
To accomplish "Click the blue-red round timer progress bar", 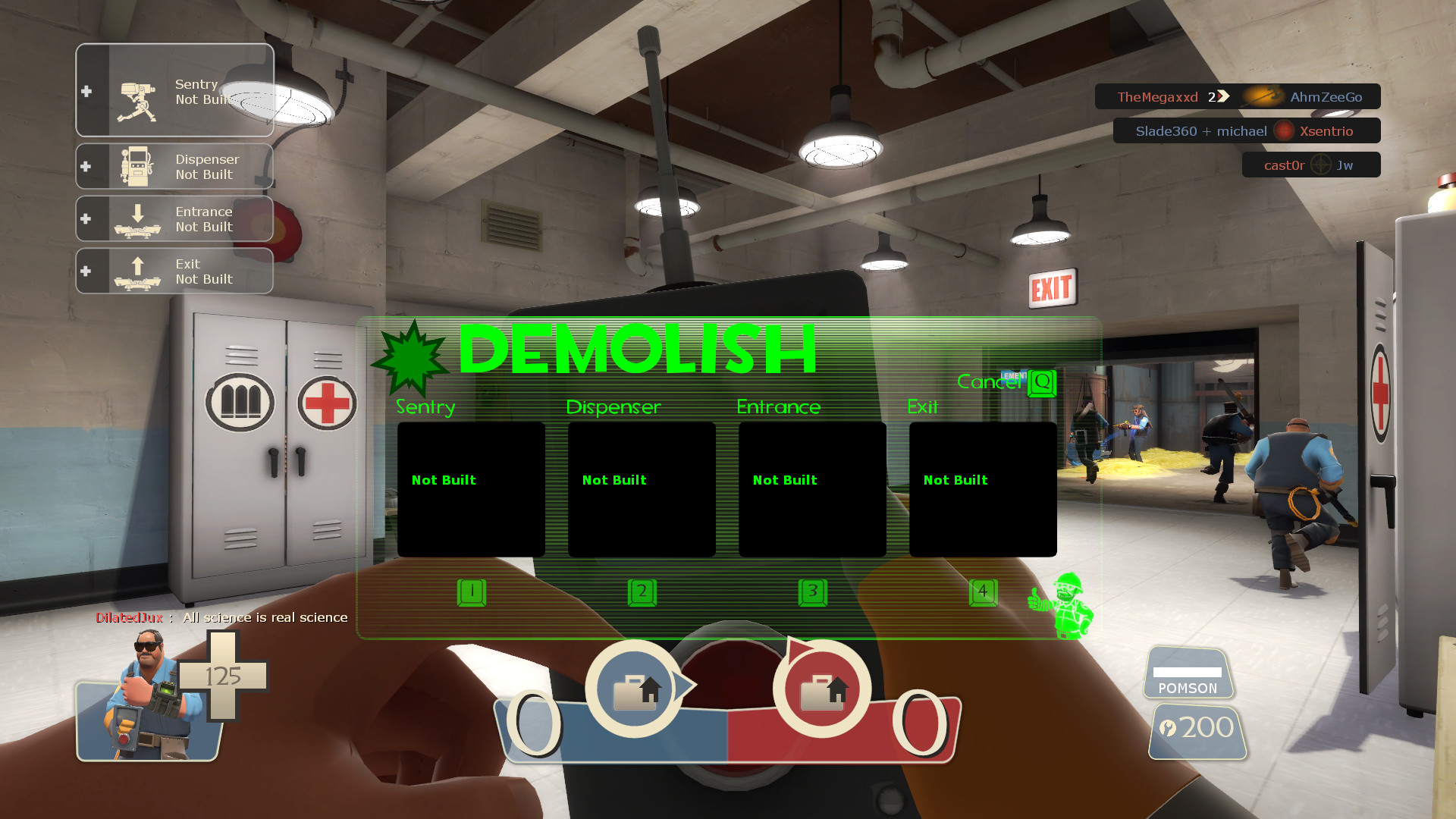I will click(x=728, y=730).
